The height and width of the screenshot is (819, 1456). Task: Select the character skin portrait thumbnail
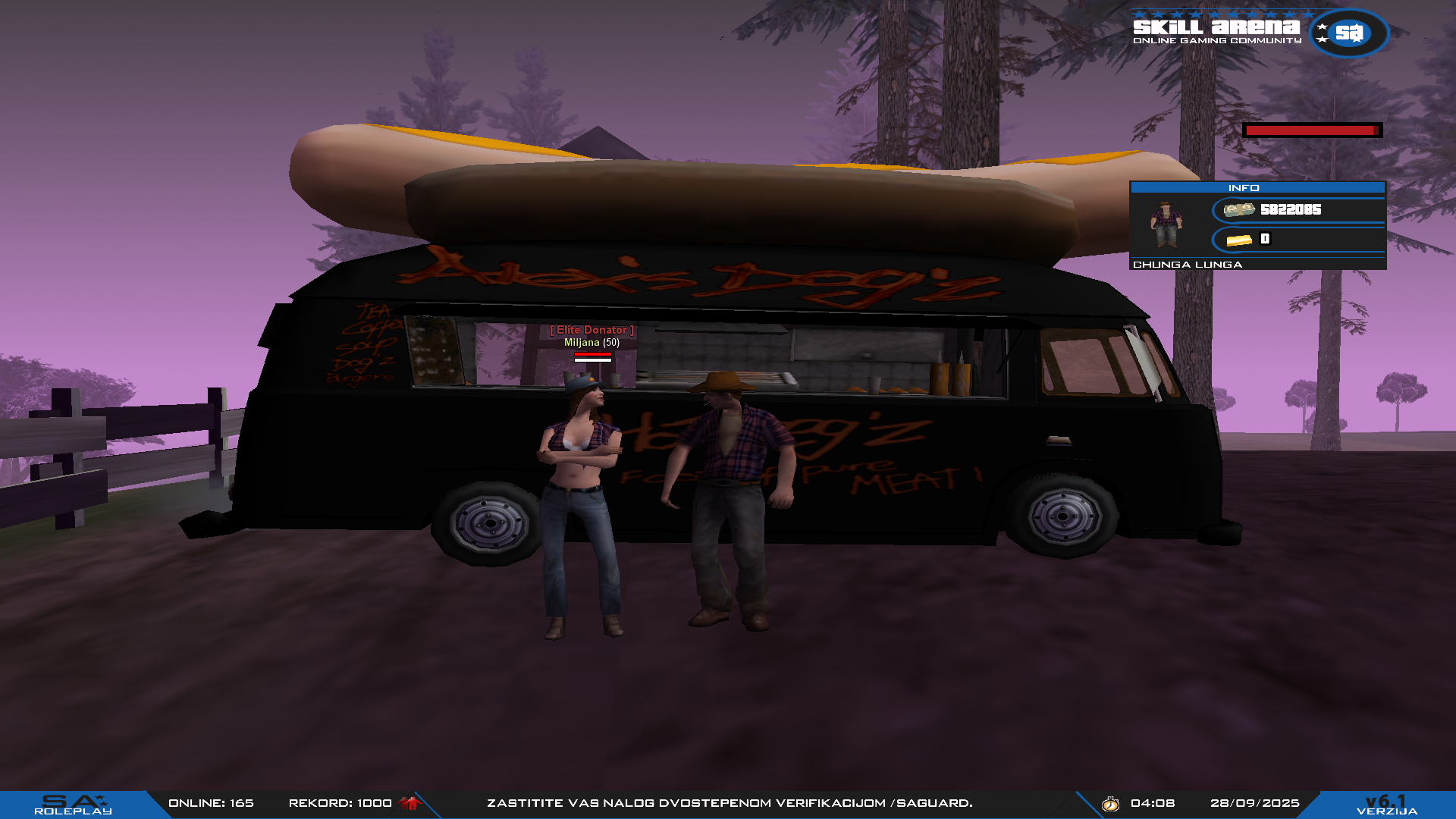1166,224
